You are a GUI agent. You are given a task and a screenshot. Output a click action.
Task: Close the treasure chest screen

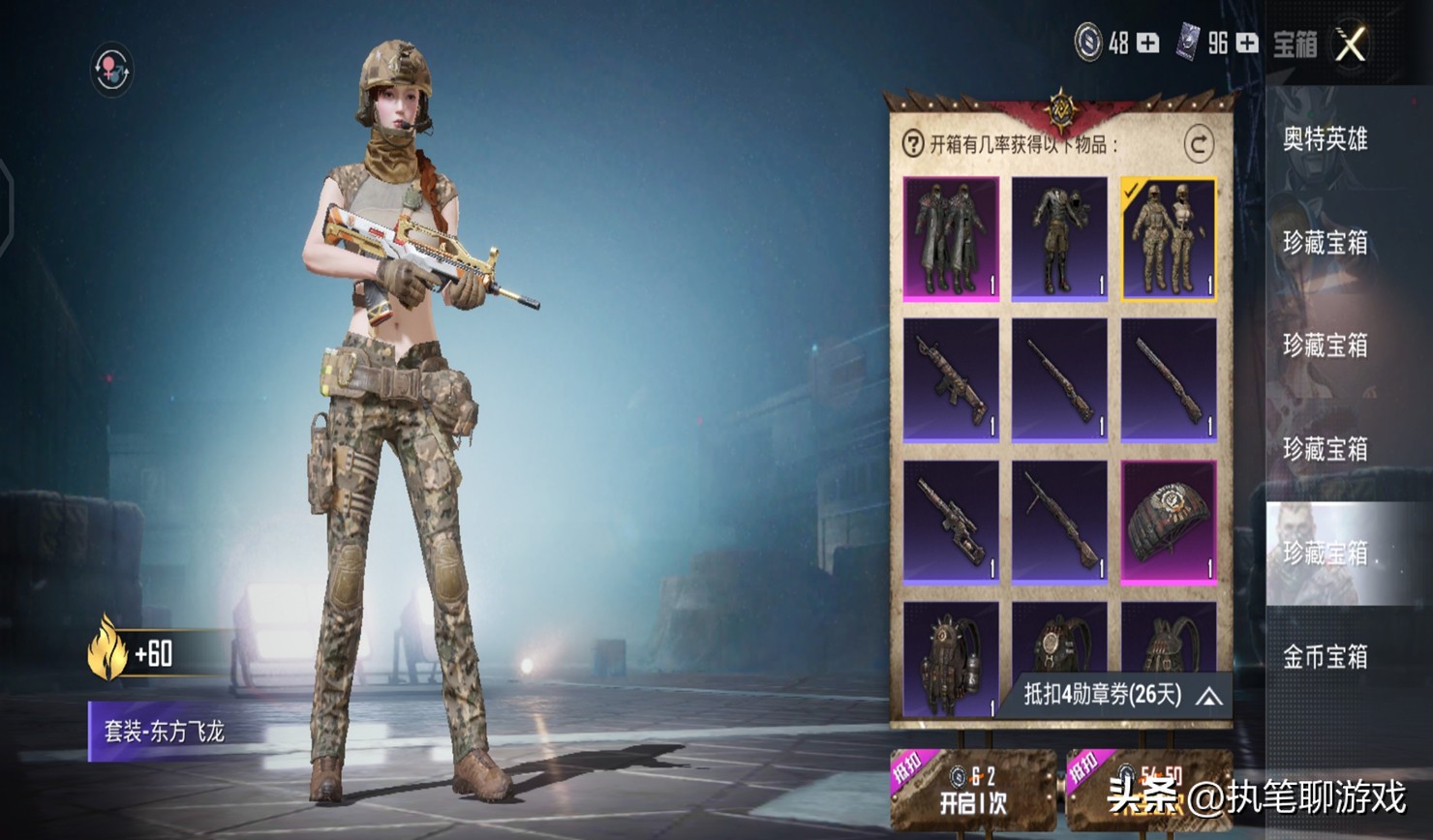click(1352, 44)
